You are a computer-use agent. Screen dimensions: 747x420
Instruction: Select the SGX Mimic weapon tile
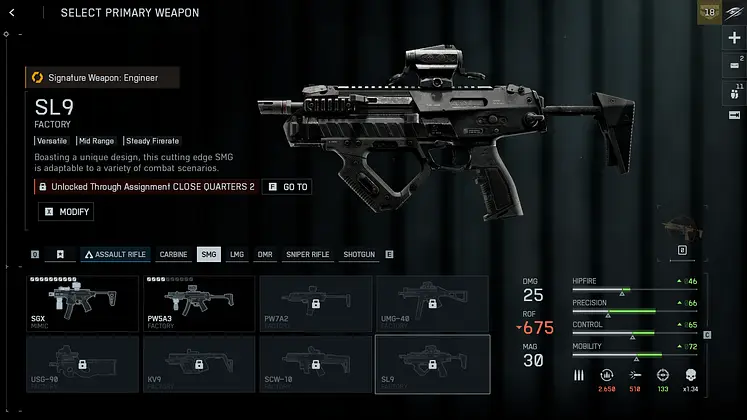pos(83,304)
